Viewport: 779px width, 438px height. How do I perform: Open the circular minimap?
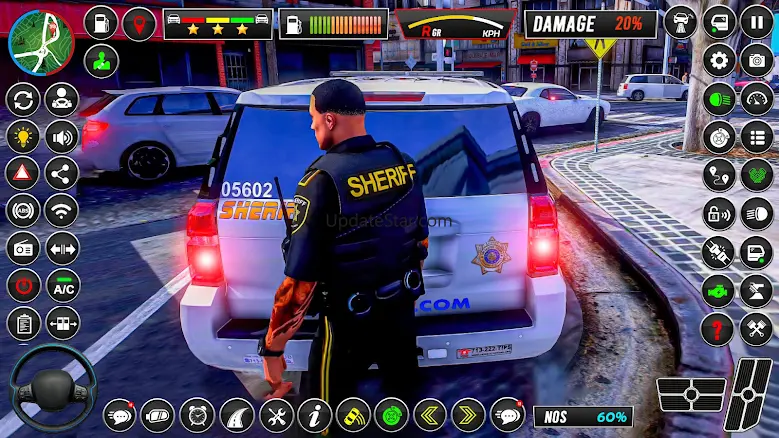tap(41, 42)
